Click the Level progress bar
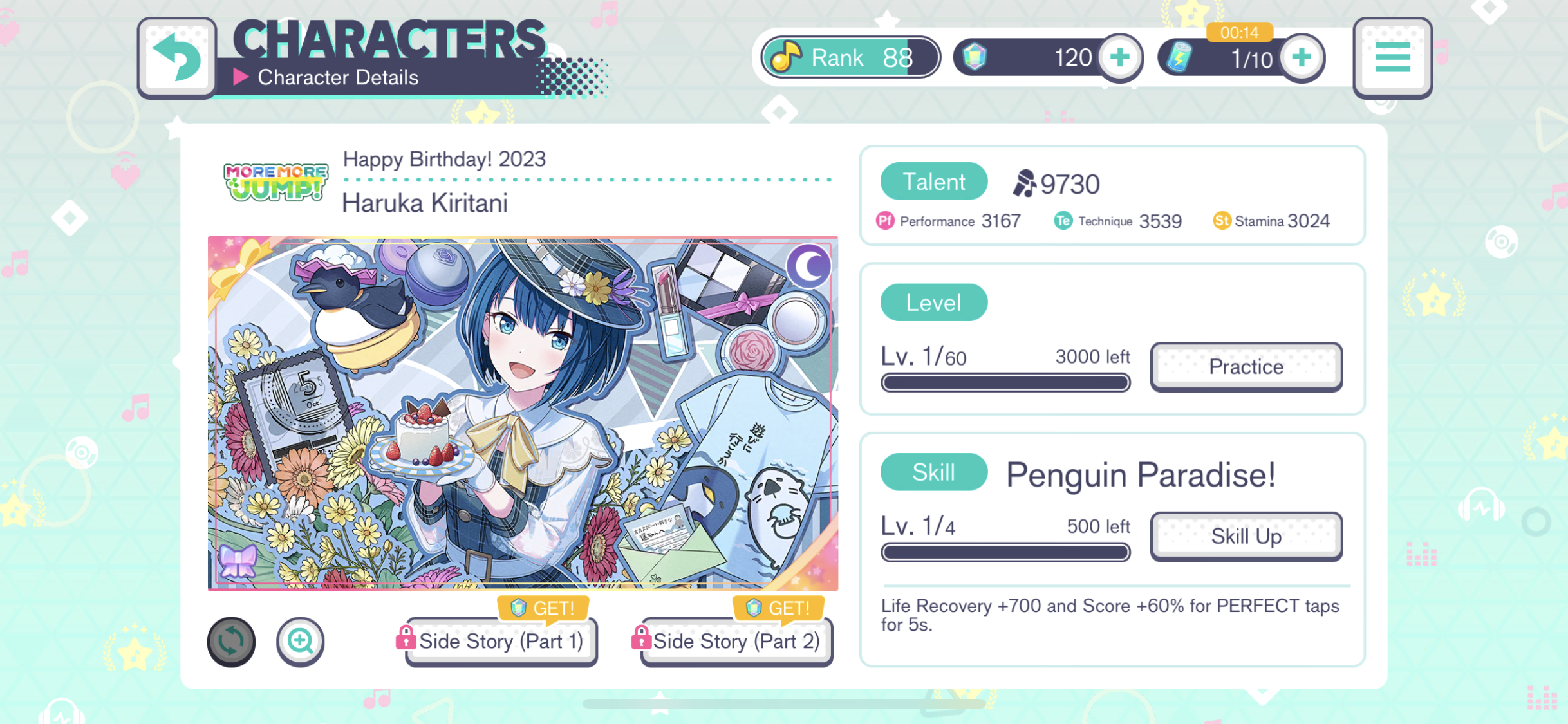 pyautogui.click(x=1005, y=383)
